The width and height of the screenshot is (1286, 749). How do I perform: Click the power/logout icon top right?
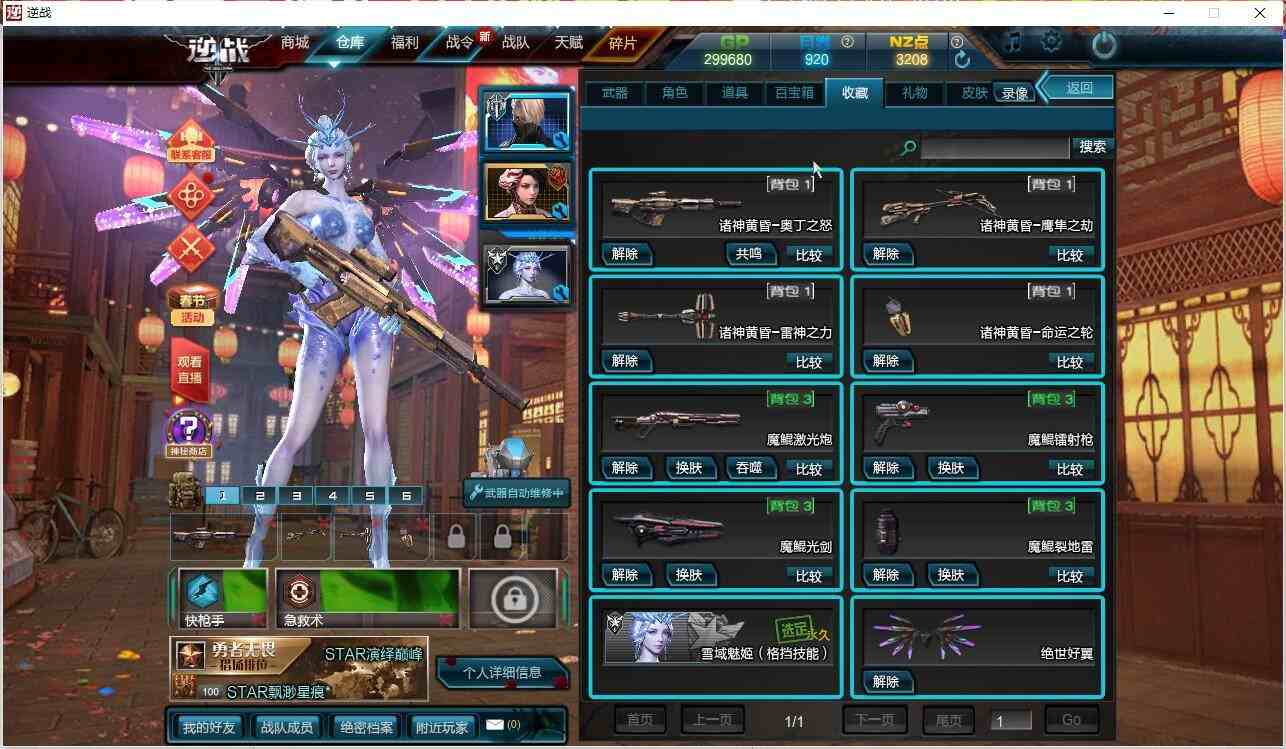coord(1103,42)
